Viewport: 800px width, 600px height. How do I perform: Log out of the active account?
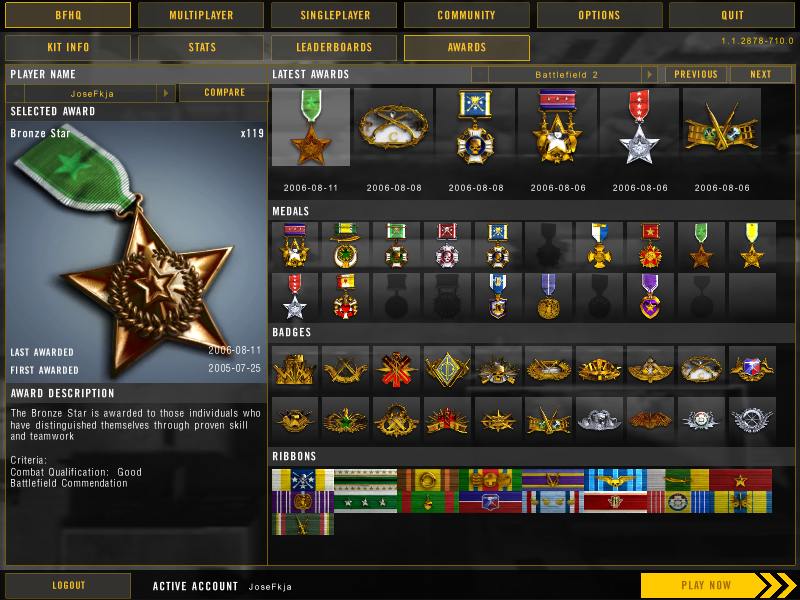tap(68, 585)
